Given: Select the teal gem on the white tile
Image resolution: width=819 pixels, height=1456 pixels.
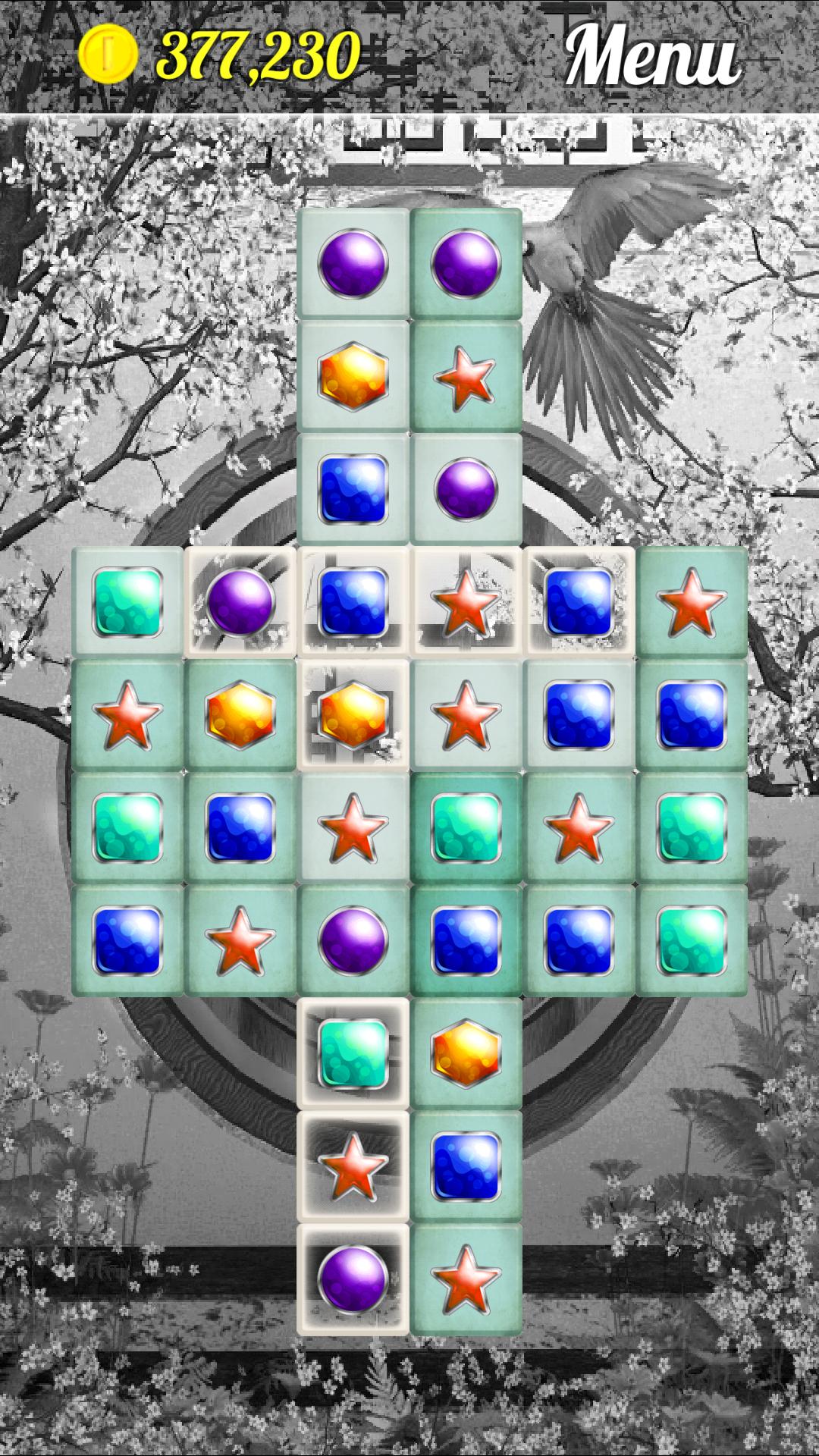Looking at the screenshot, I should [x=353, y=1053].
